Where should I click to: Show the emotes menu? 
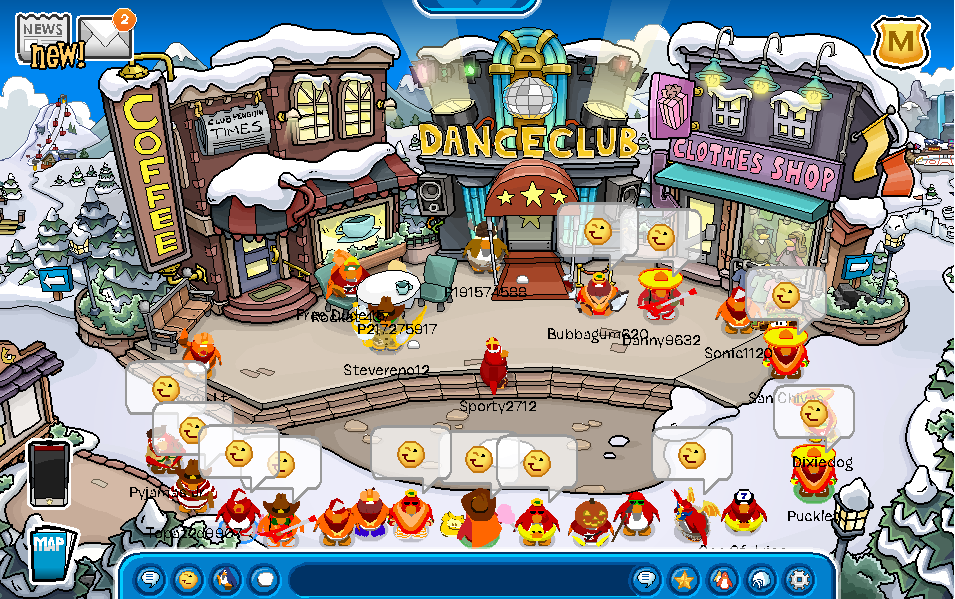(x=187, y=579)
